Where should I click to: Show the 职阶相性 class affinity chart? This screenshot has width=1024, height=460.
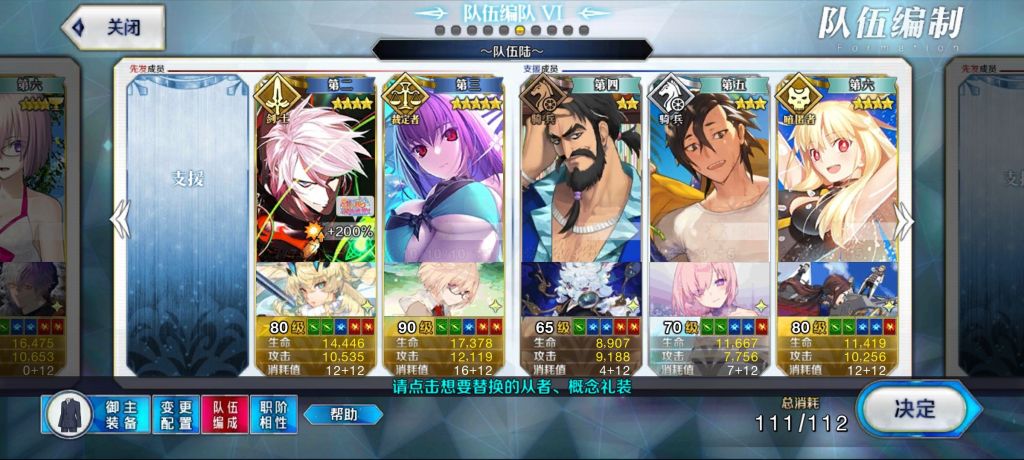point(273,414)
